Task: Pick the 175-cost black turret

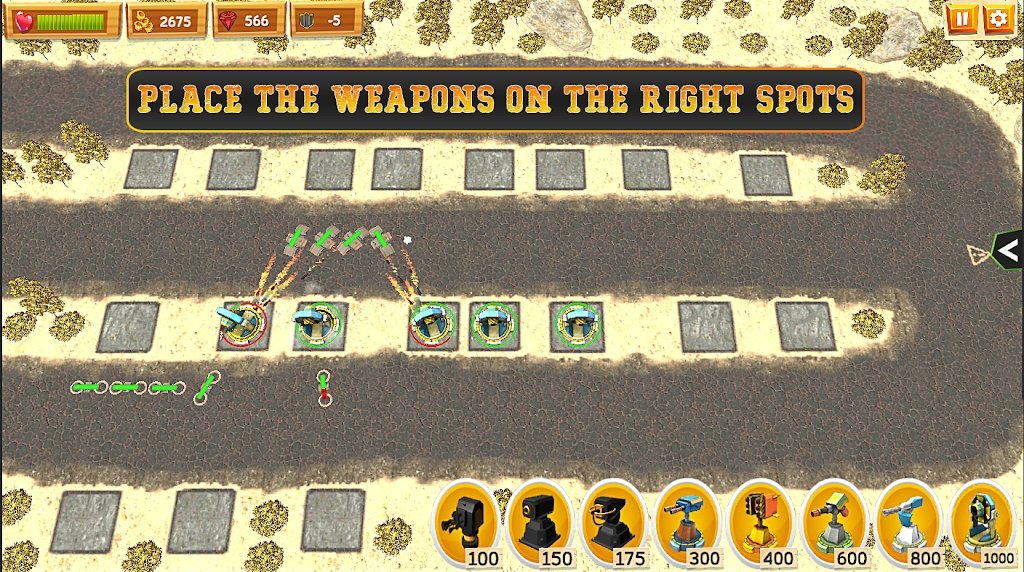Action: pyautogui.click(x=614, y=522)
